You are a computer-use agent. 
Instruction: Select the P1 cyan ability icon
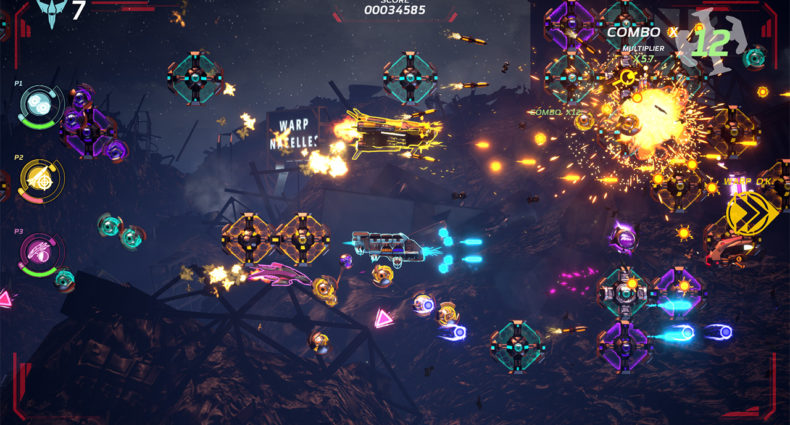(40, 105)
